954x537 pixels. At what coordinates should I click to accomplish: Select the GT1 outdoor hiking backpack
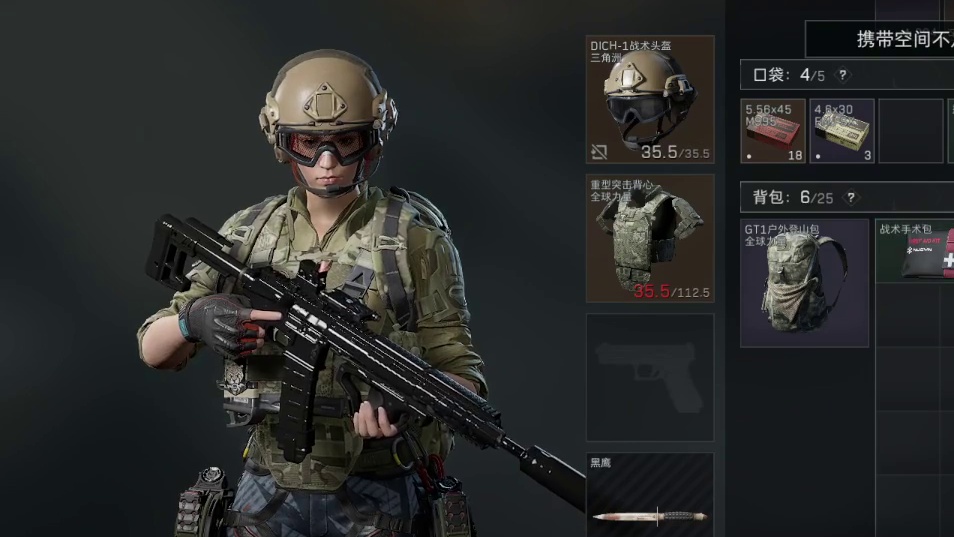805,284
